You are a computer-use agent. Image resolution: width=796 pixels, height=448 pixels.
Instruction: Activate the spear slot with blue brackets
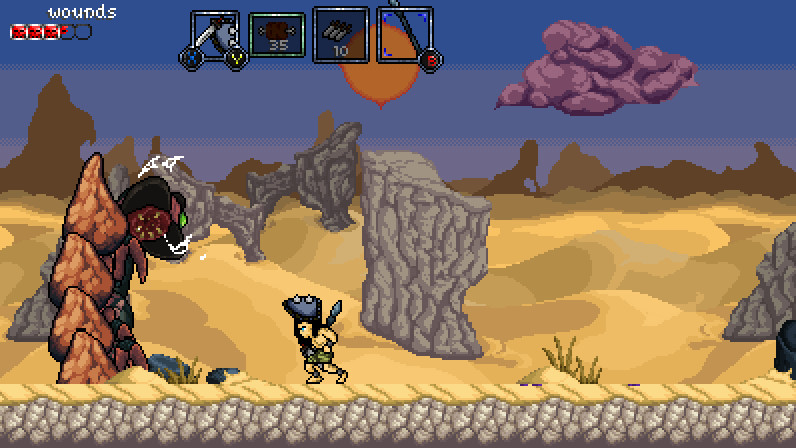pos(405,36)
